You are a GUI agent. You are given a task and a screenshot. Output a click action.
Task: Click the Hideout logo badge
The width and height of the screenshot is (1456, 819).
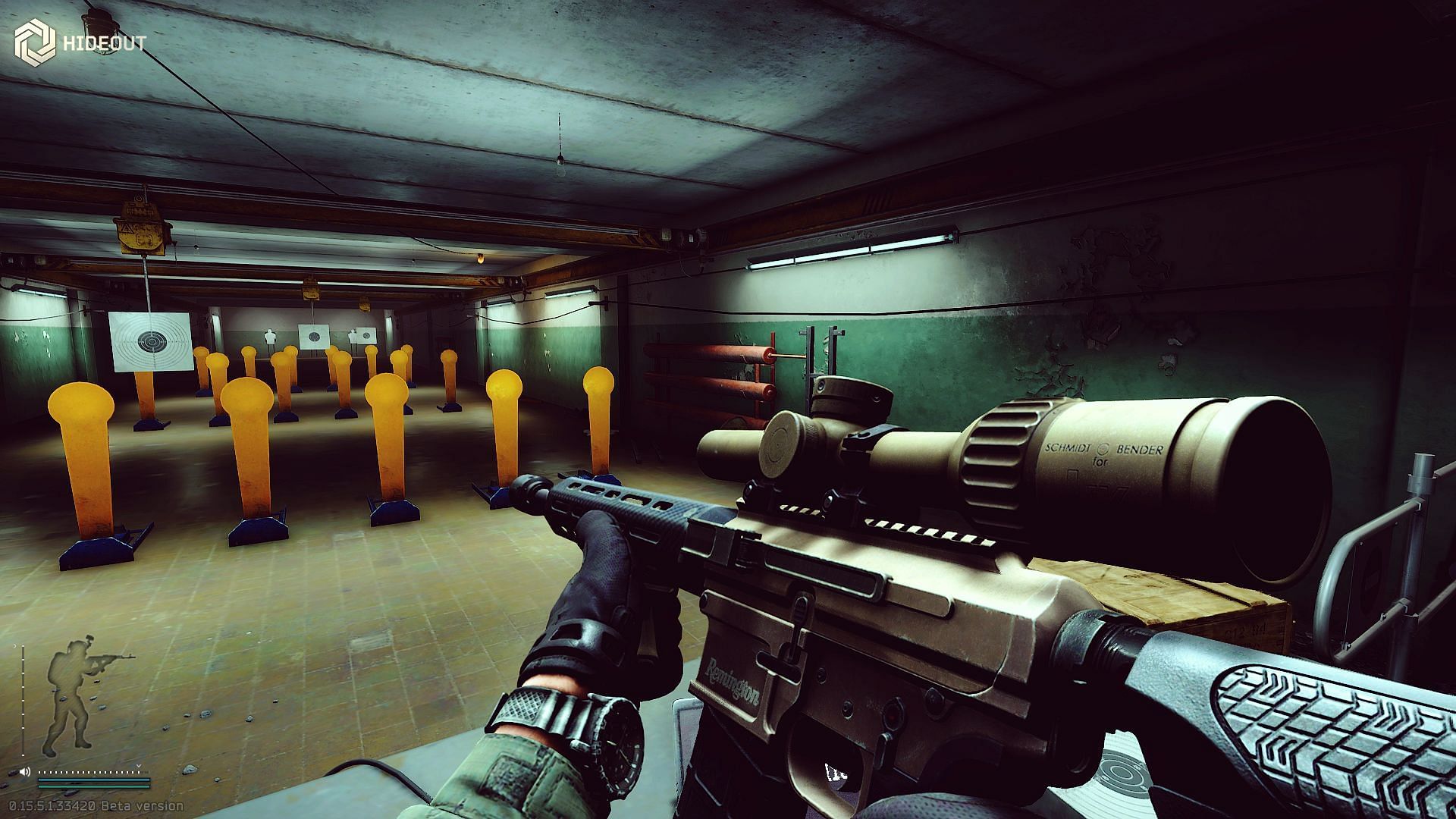pos(35,42)
